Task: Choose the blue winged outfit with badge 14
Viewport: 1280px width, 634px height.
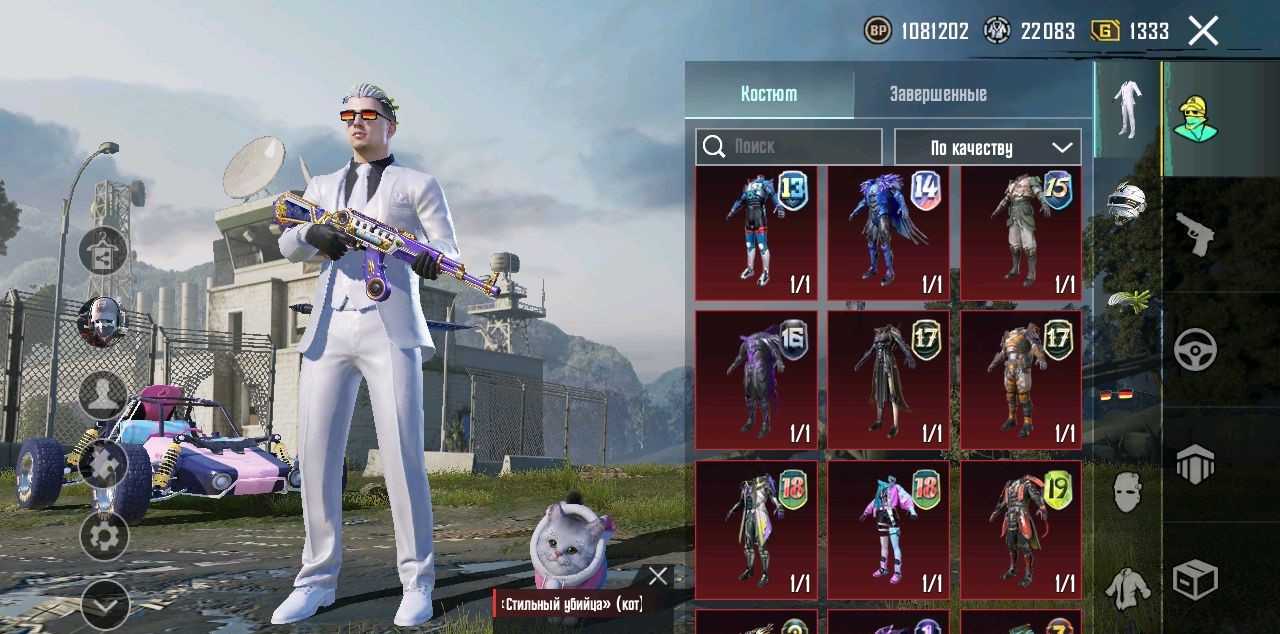Action: [x=889, y=233]
